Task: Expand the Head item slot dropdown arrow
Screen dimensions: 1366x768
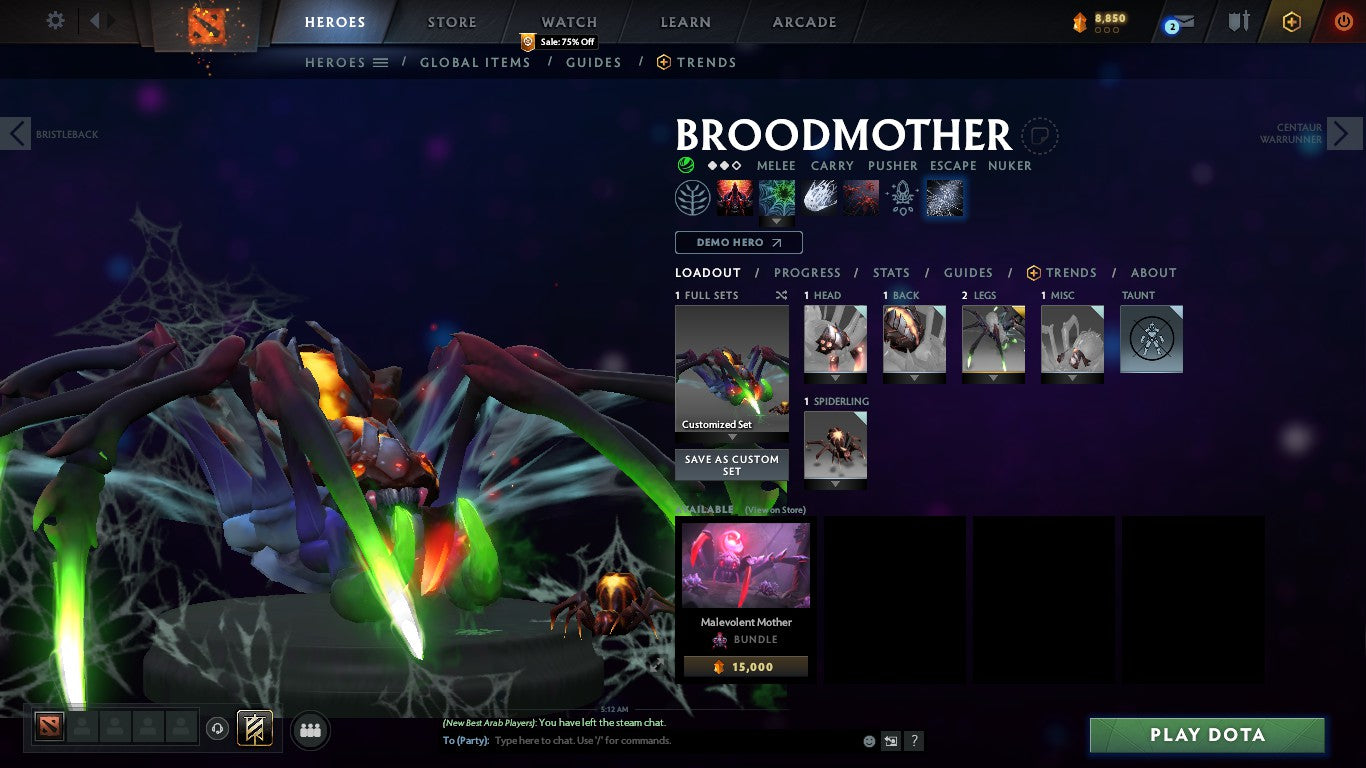Action: coord(835,380)
